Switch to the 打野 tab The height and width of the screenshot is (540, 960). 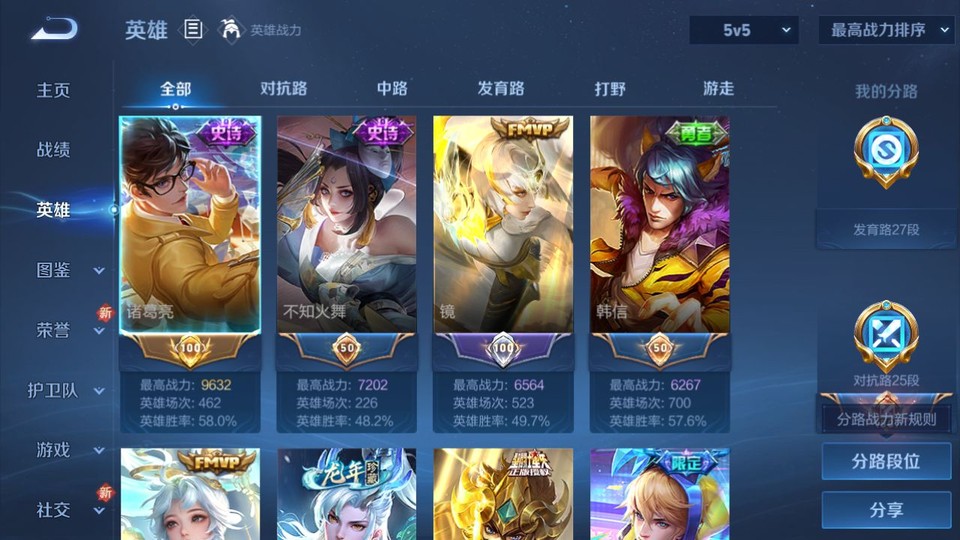click(610, 88)
